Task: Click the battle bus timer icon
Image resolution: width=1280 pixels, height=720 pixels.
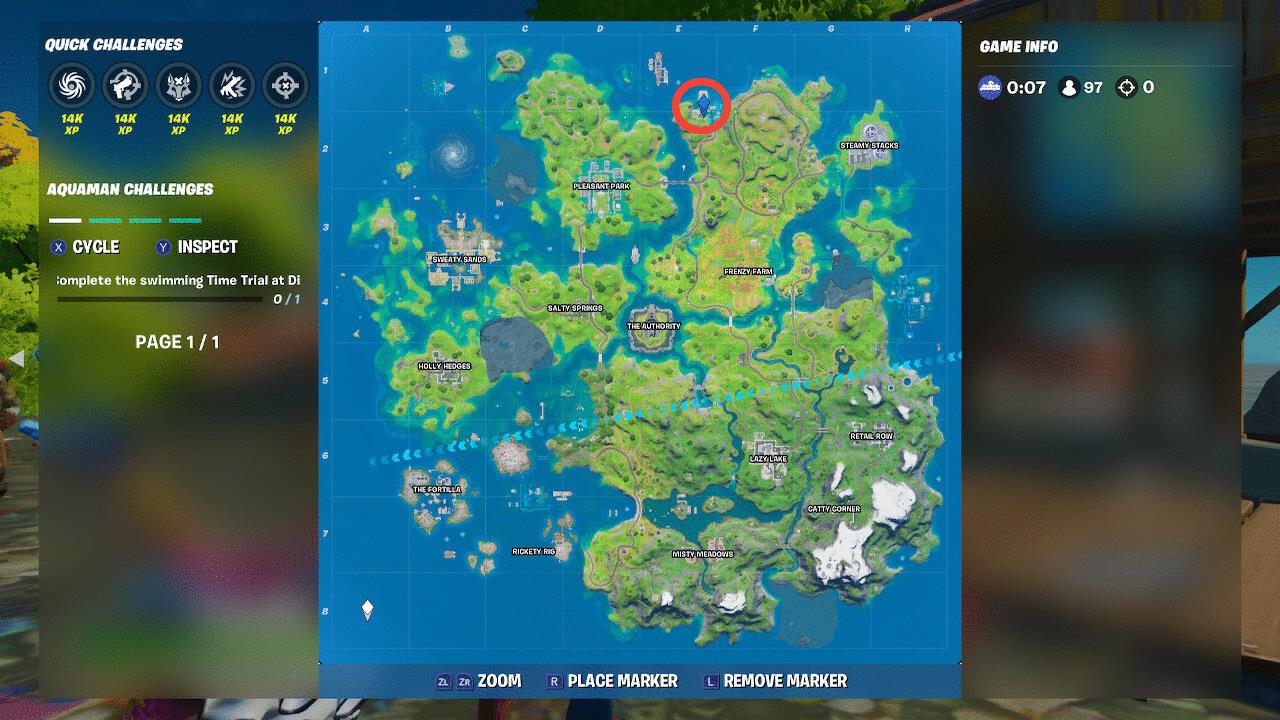Action: (990, 88)
